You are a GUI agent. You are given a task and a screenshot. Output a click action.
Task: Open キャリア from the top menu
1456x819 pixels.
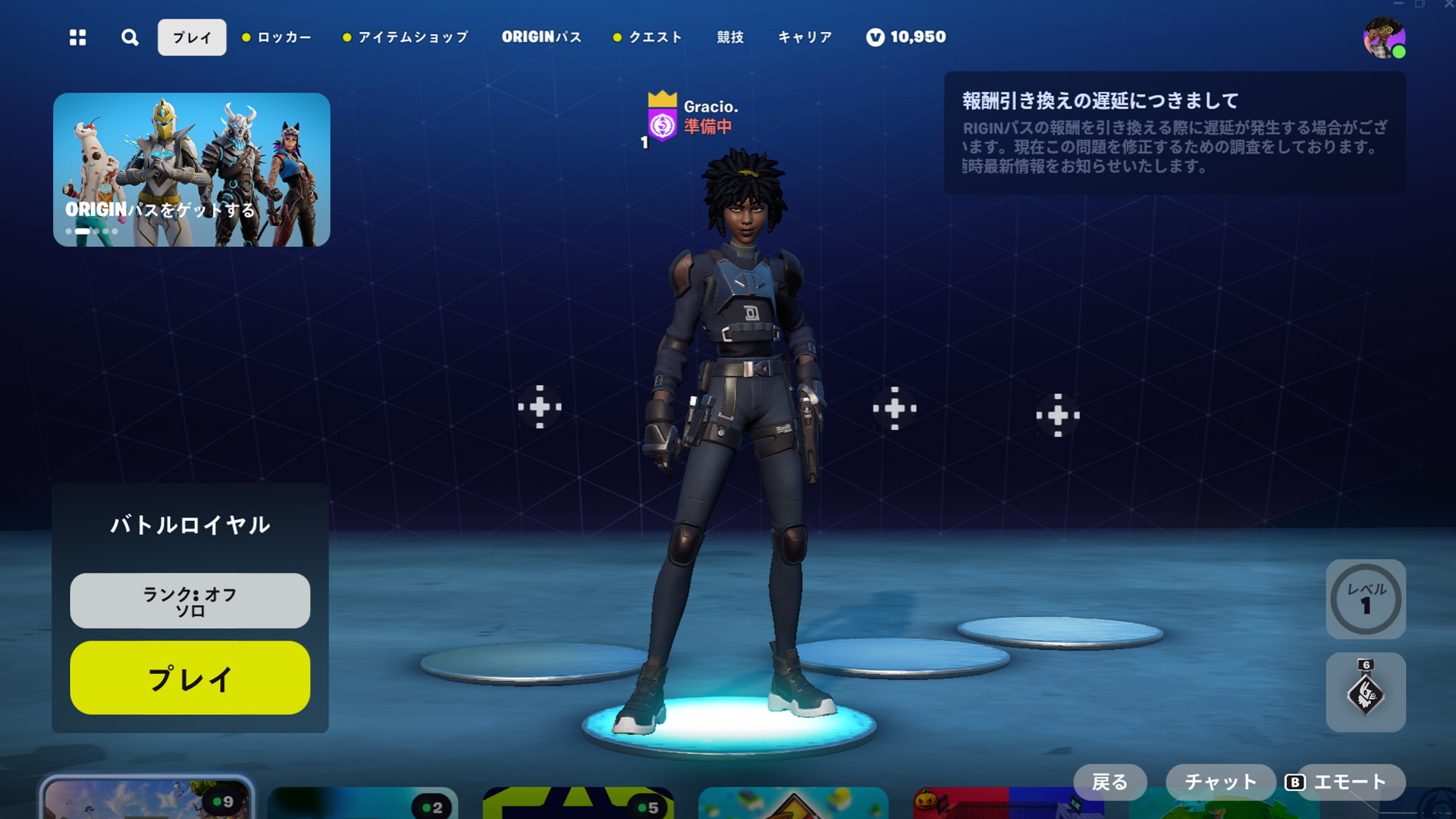pyautogui.click(x=804, y=36)
